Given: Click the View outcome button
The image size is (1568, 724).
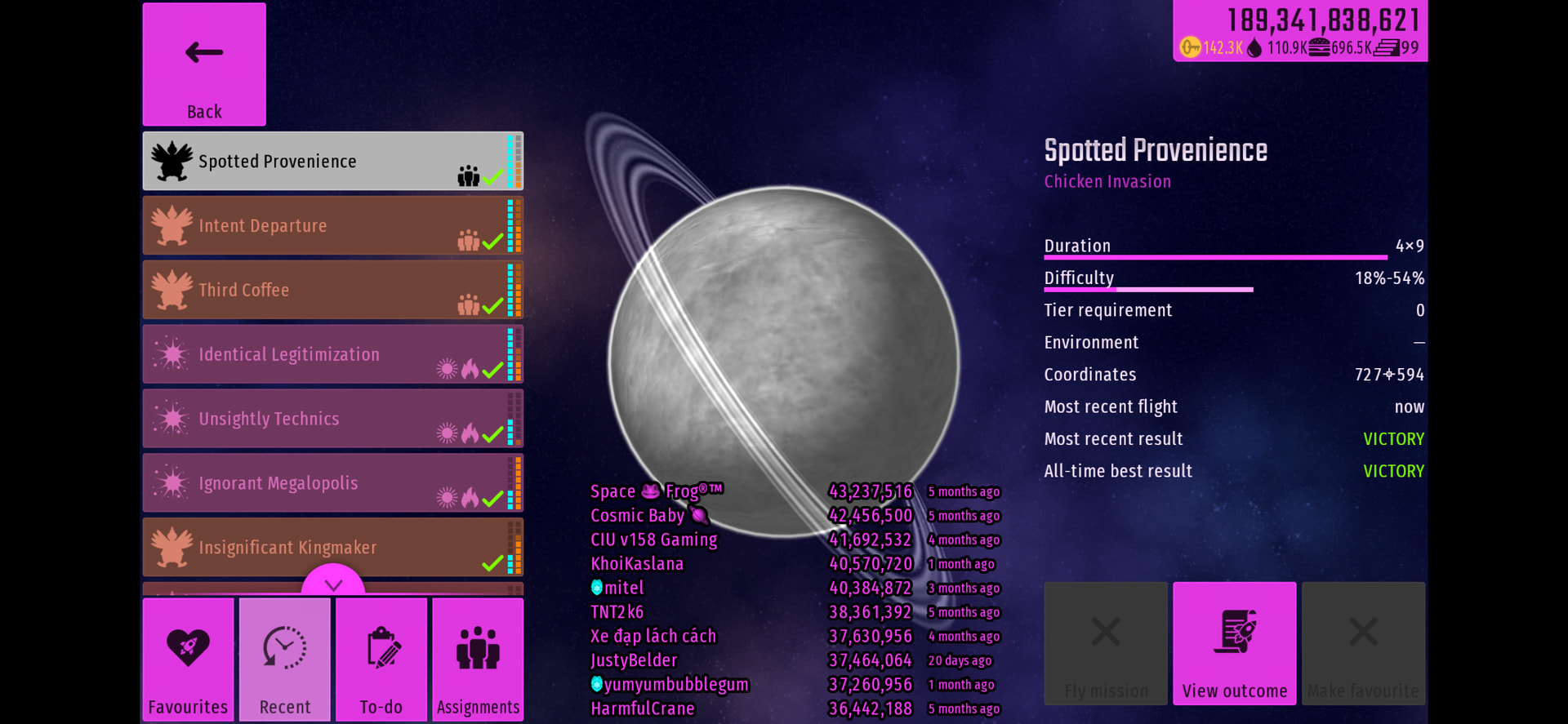Looking at the screenshot, I should (x=1234, y=643).
